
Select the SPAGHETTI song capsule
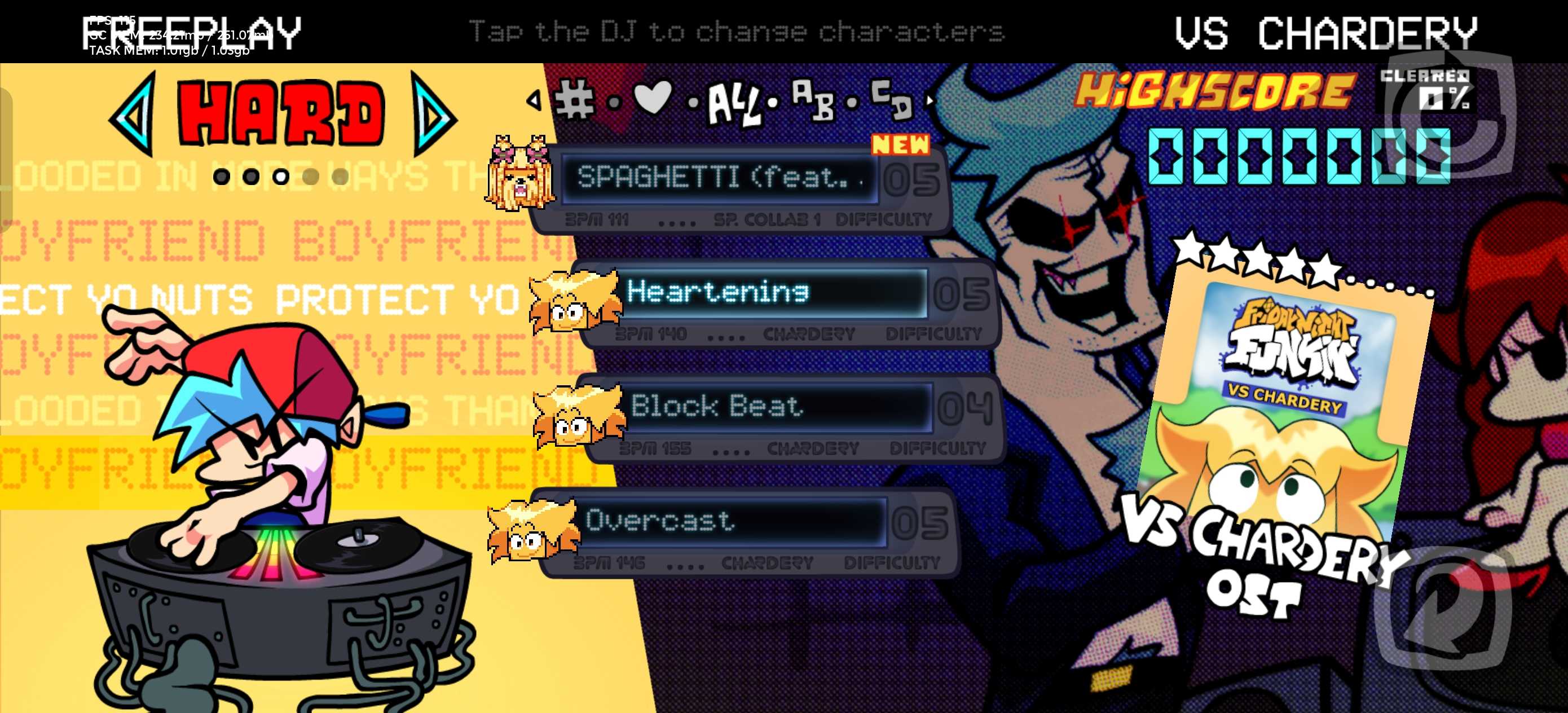(718, 178)
